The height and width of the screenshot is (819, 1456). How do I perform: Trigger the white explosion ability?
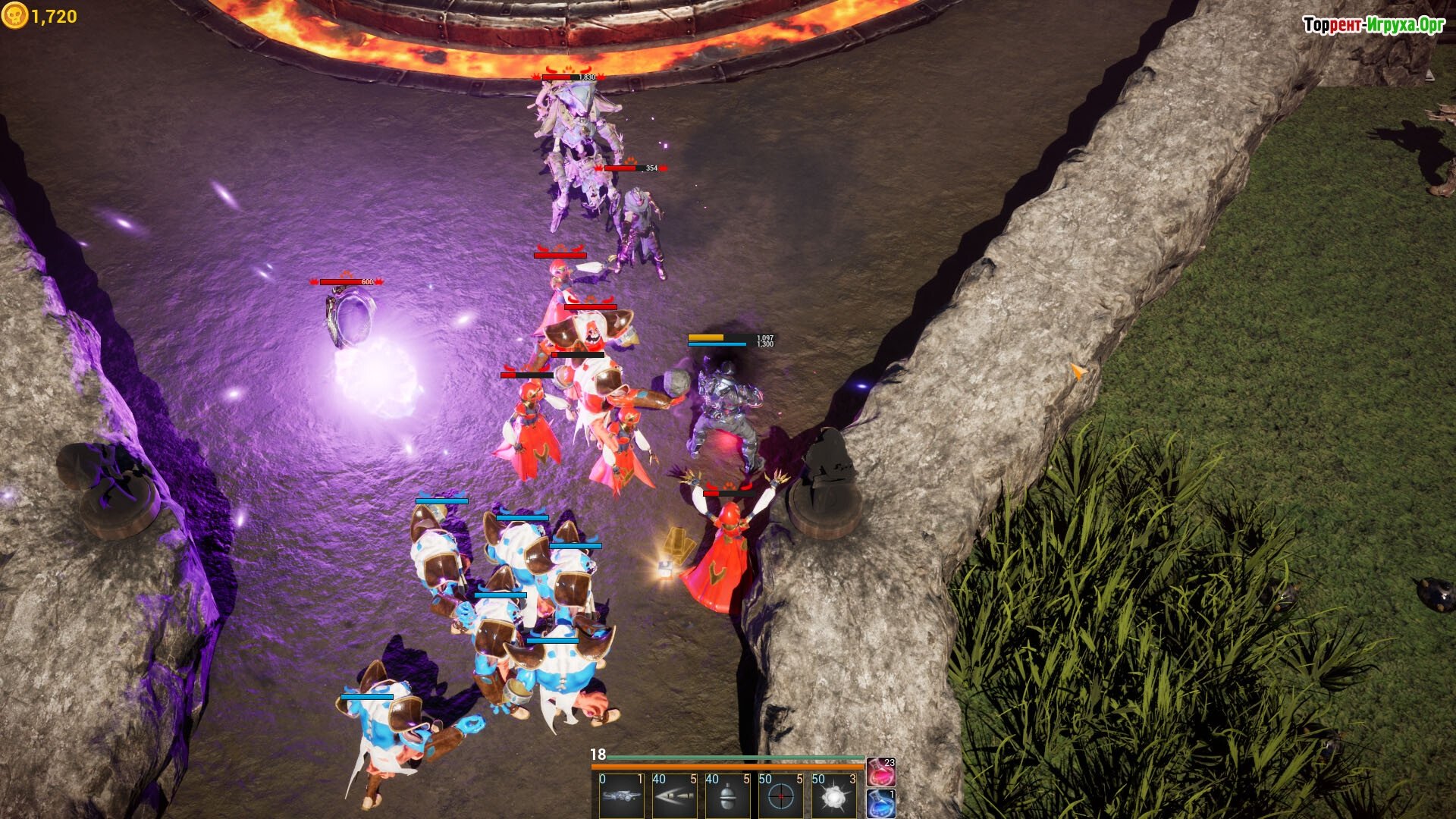[833, 796]
